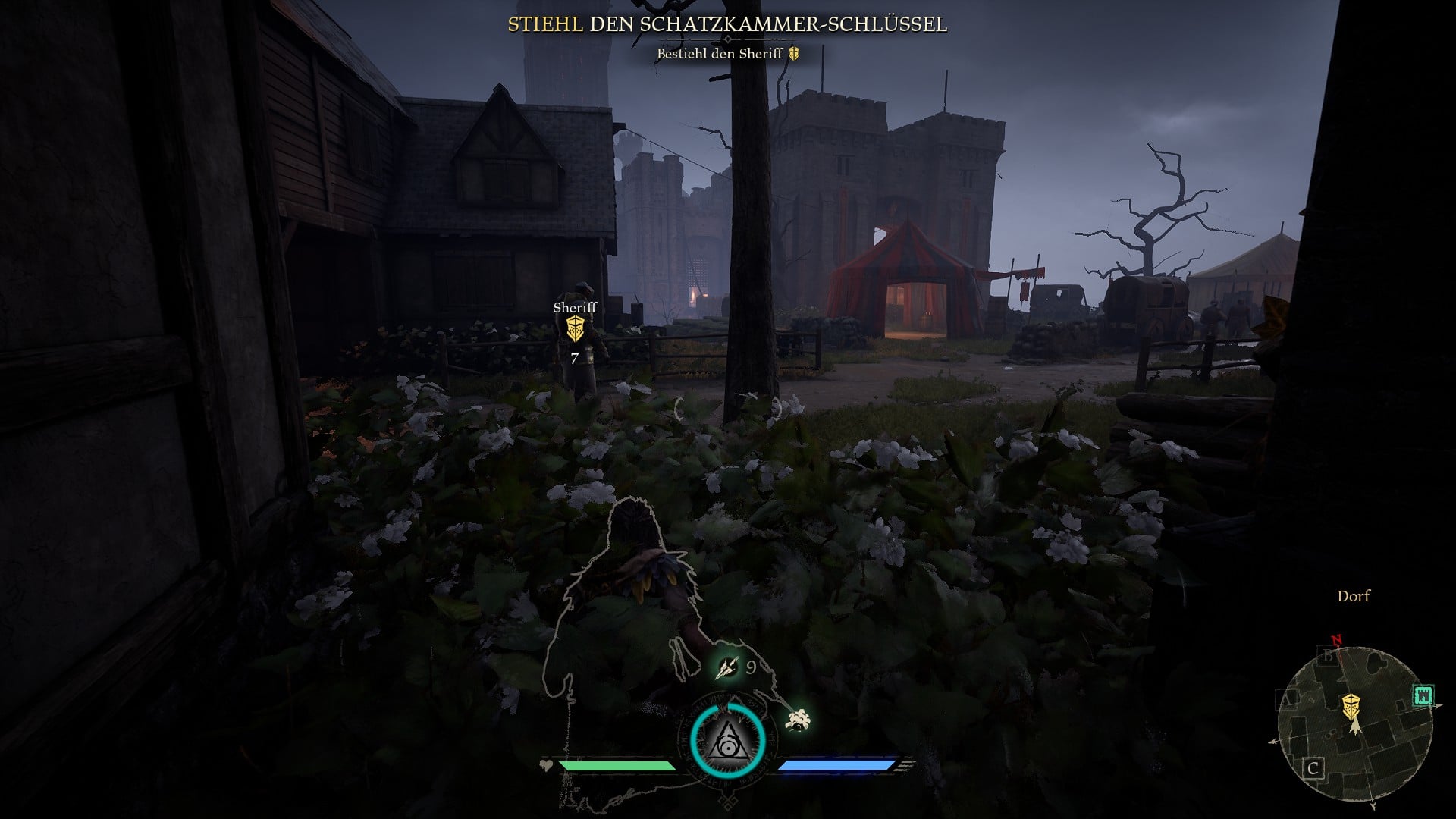This screenshot has height=819, width=1456.
Task: Select the teal castle gate icon on minimap
Action: (1423, 695)
